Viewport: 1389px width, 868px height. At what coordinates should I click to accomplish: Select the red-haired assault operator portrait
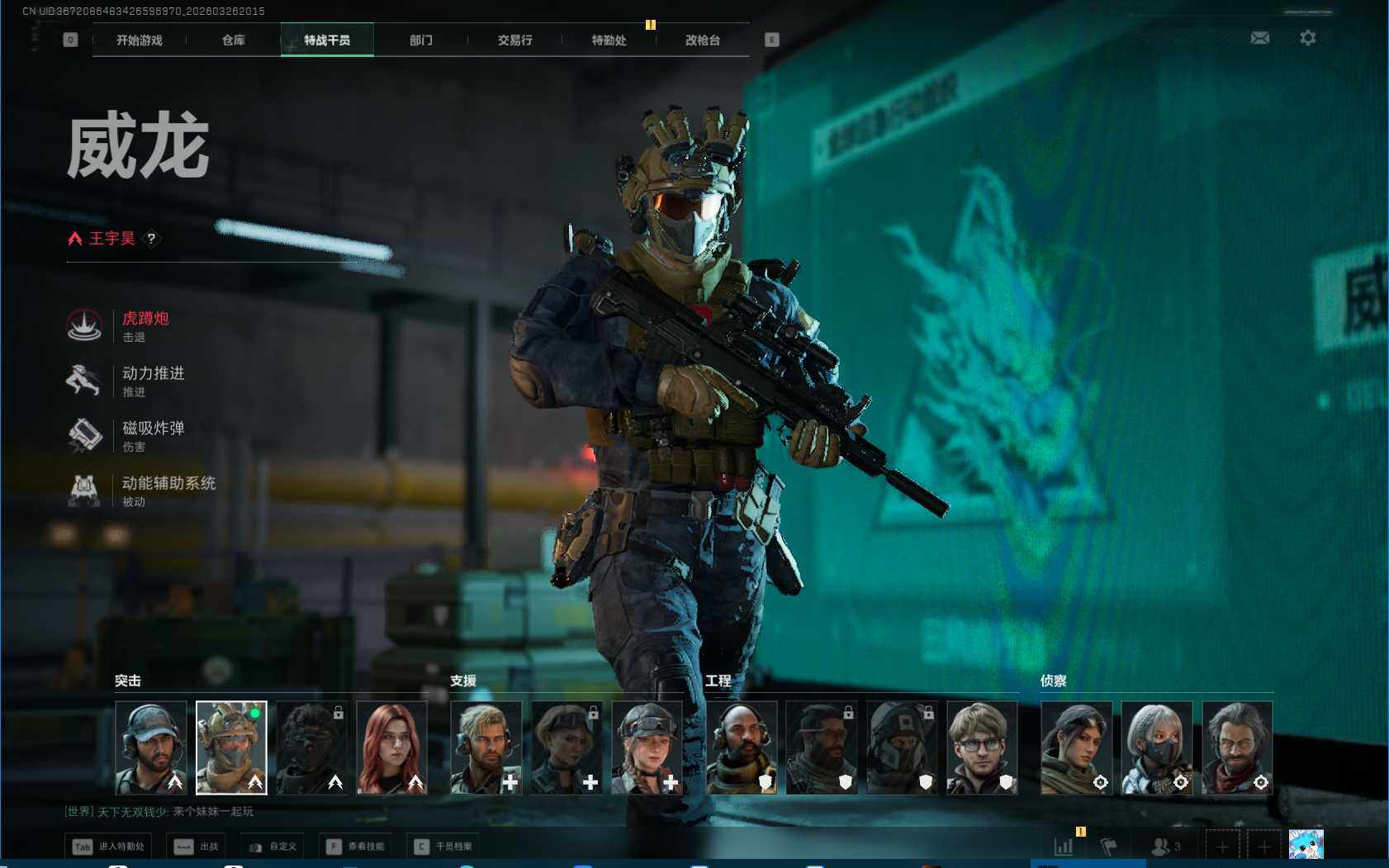coord(391,747)
